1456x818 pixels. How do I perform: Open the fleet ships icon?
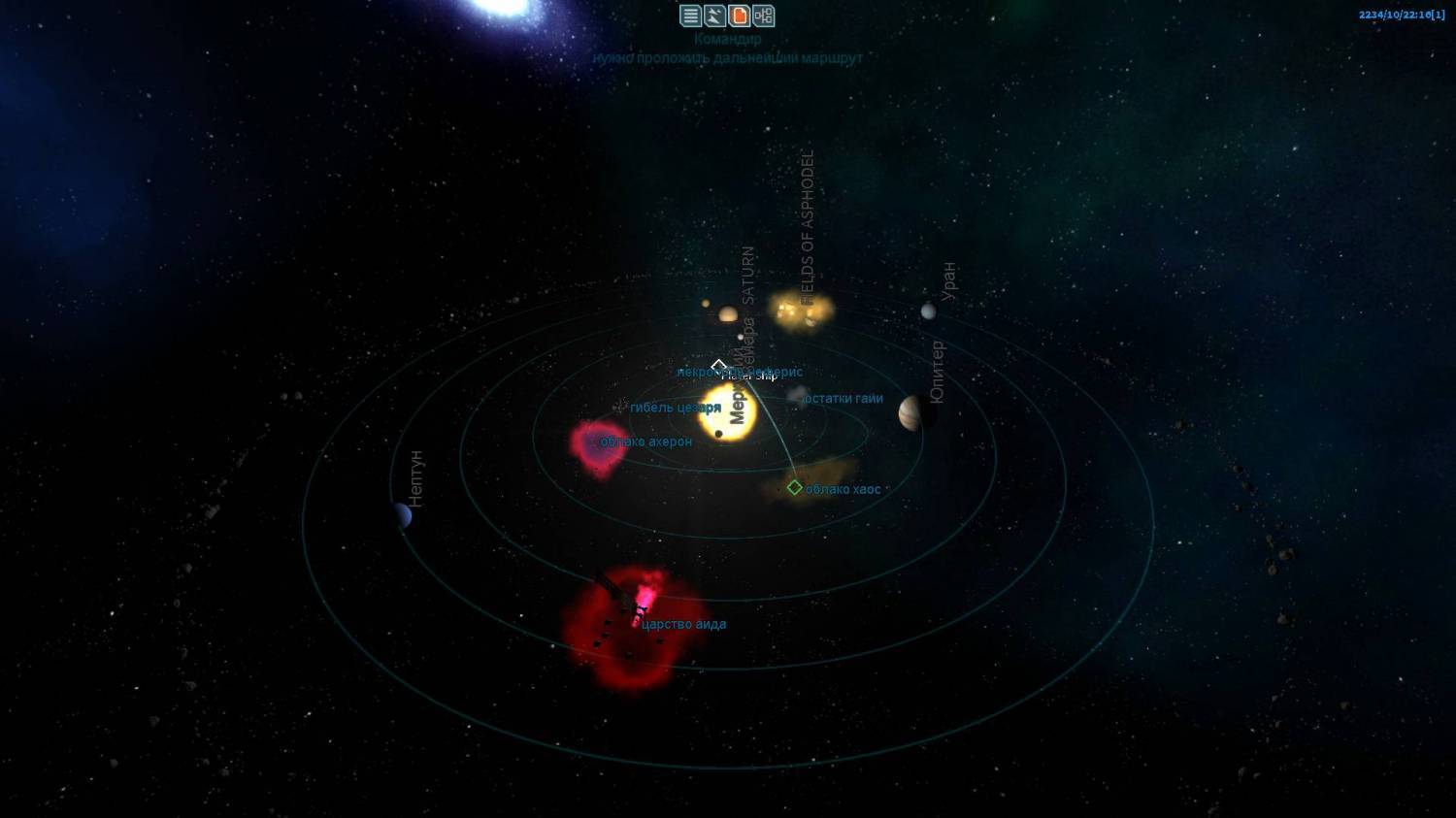pos(714,16)
